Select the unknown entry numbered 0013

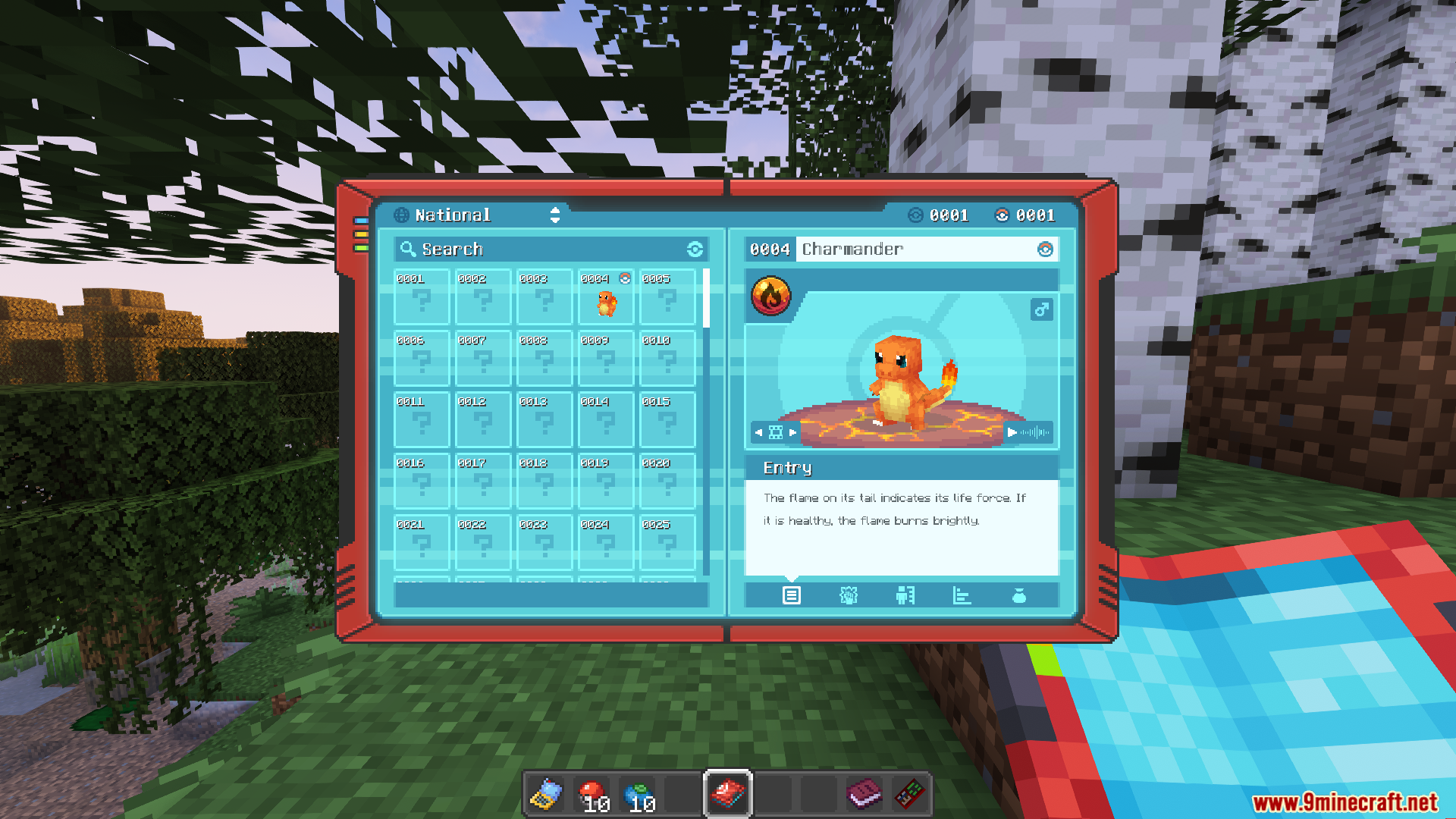[x=544, y=421]
